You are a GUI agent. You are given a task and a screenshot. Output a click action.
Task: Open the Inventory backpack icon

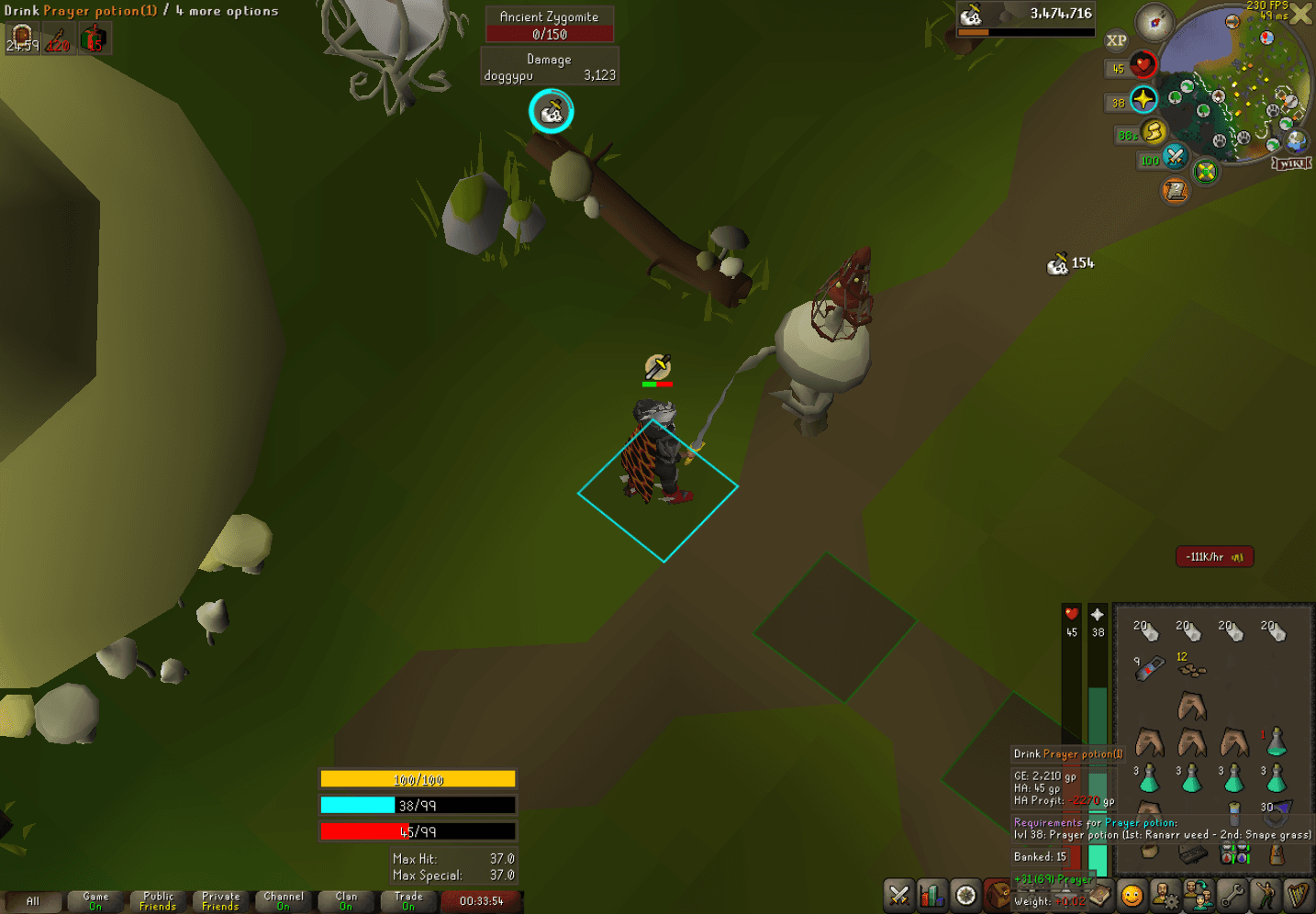(997, 893)
